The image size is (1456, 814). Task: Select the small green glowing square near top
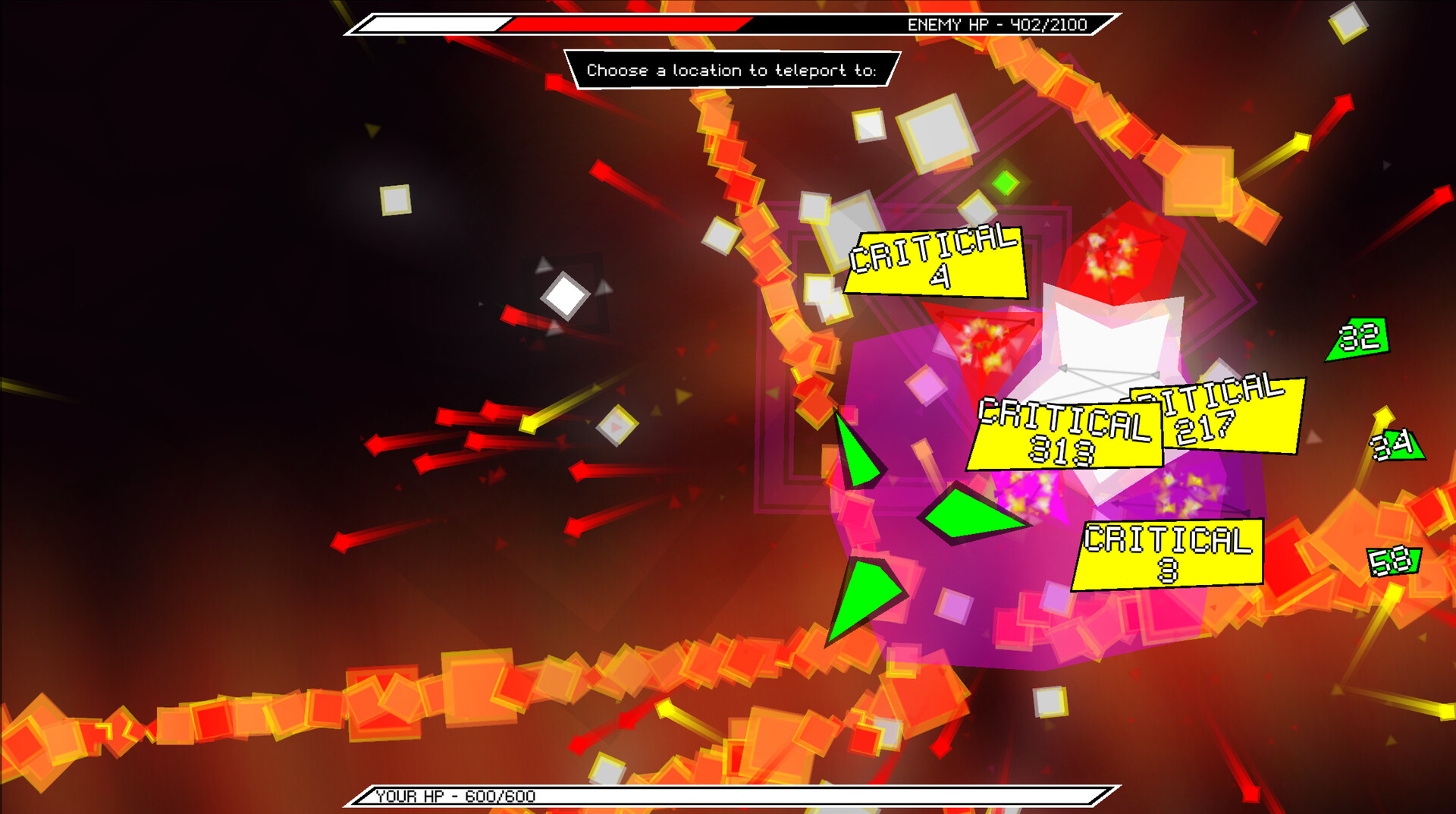point(1006,182)
